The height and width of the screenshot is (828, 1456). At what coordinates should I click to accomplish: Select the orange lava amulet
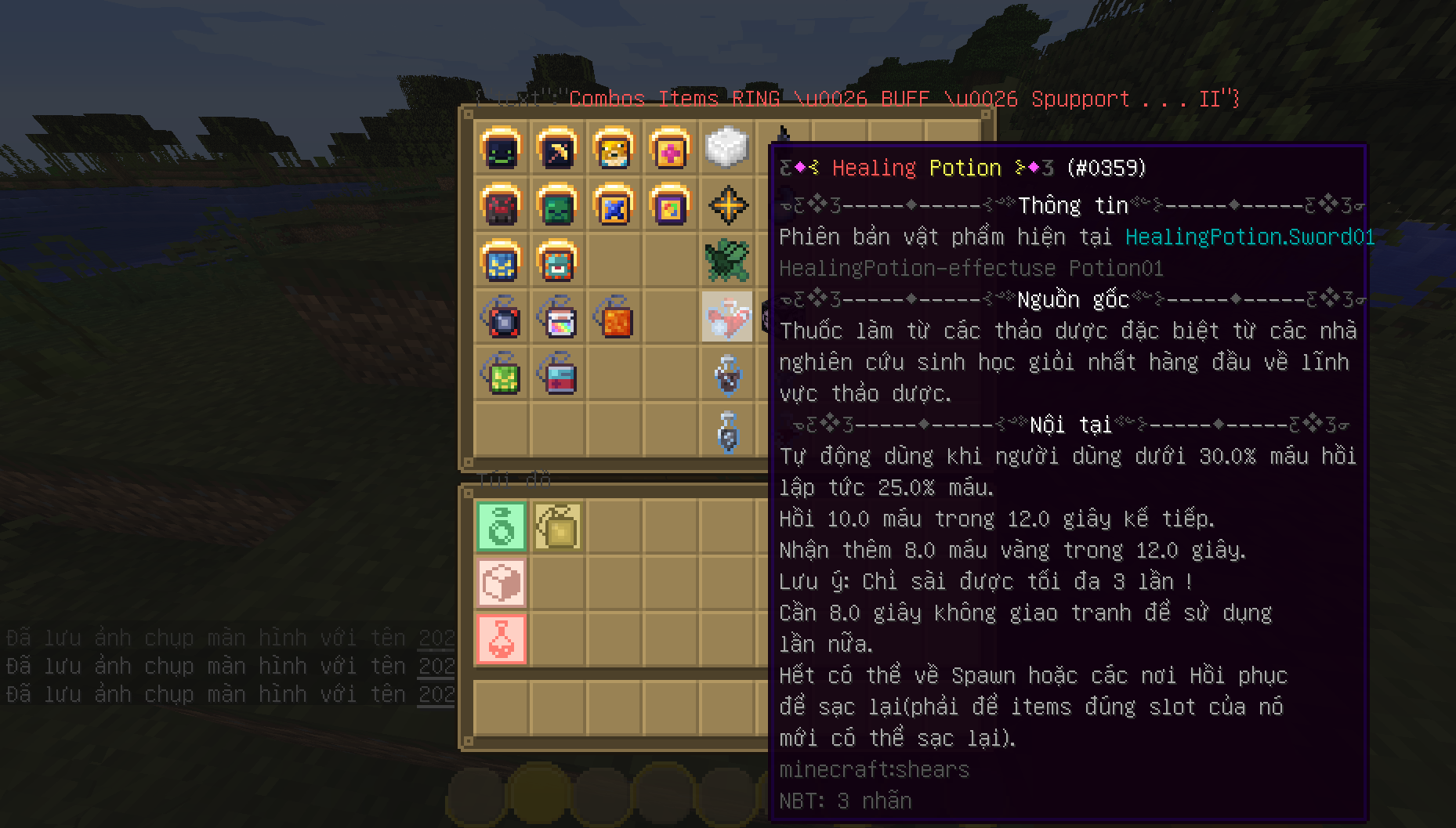coord(614,318)
